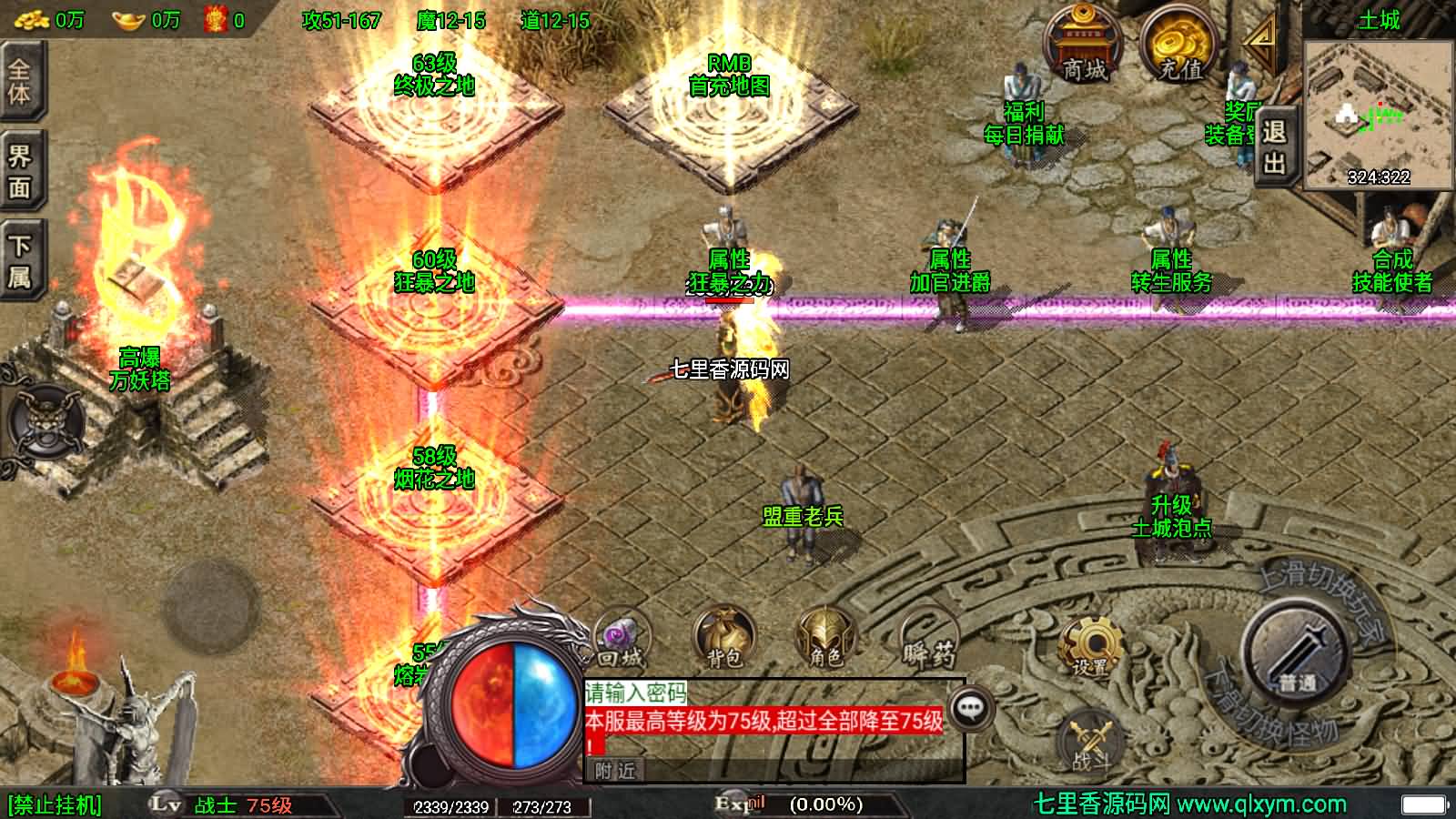Image resolution: width=1456 pixels, height=819 pixels.
Task: Use the 瞬药 instant potion
Action: pyautogui.click(x=929, y=640)
